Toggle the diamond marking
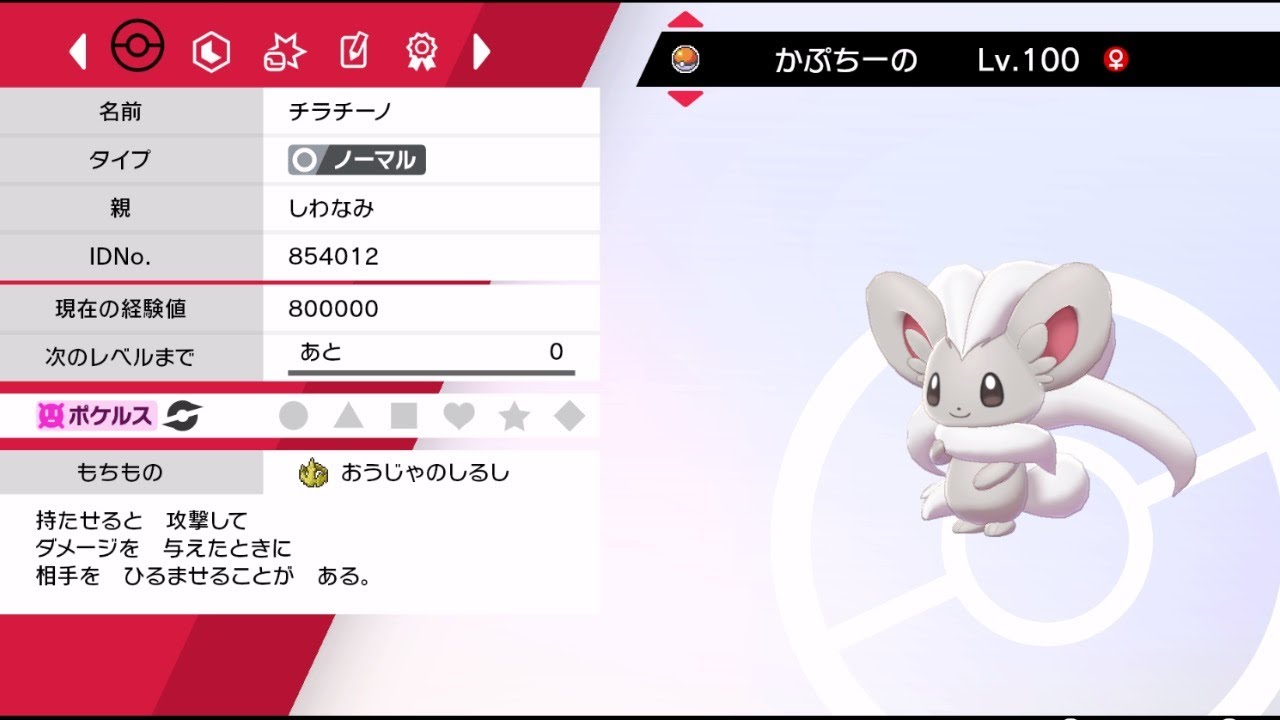The image size is (1280, 720). 569,416
